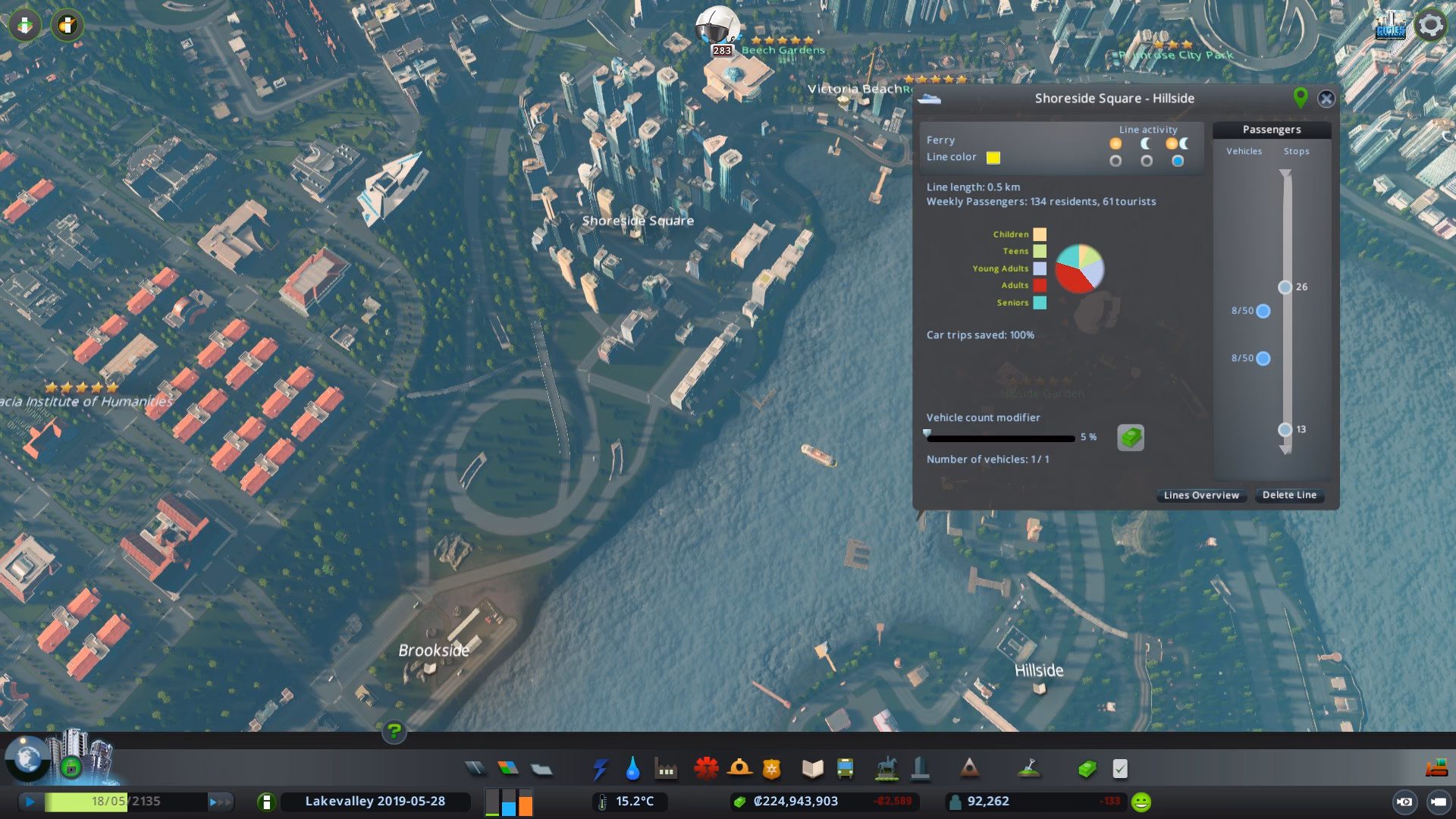Open the Police Department menu
This screenshot has height=819, width=1456.
[x=770, y=768]
